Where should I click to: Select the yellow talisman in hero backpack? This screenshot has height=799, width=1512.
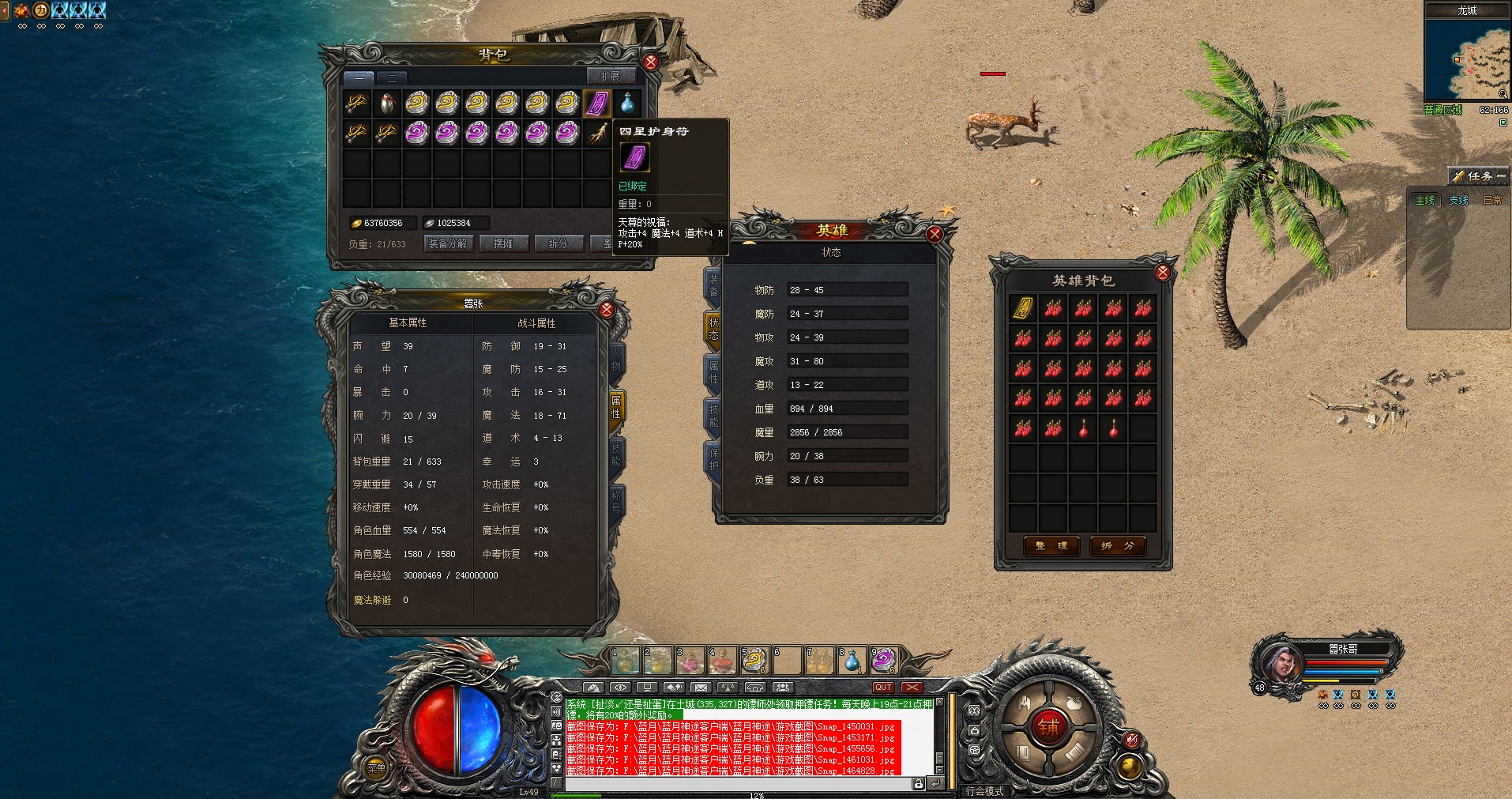click(1023, 308)
